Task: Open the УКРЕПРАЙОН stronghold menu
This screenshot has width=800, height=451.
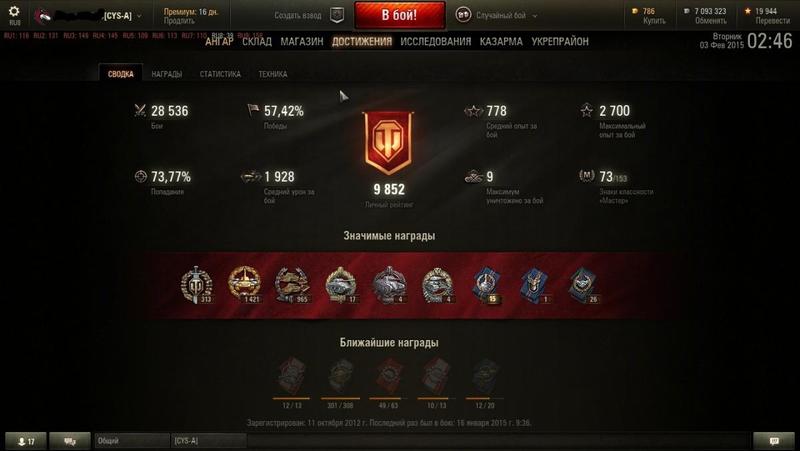Action: (559, 42)
